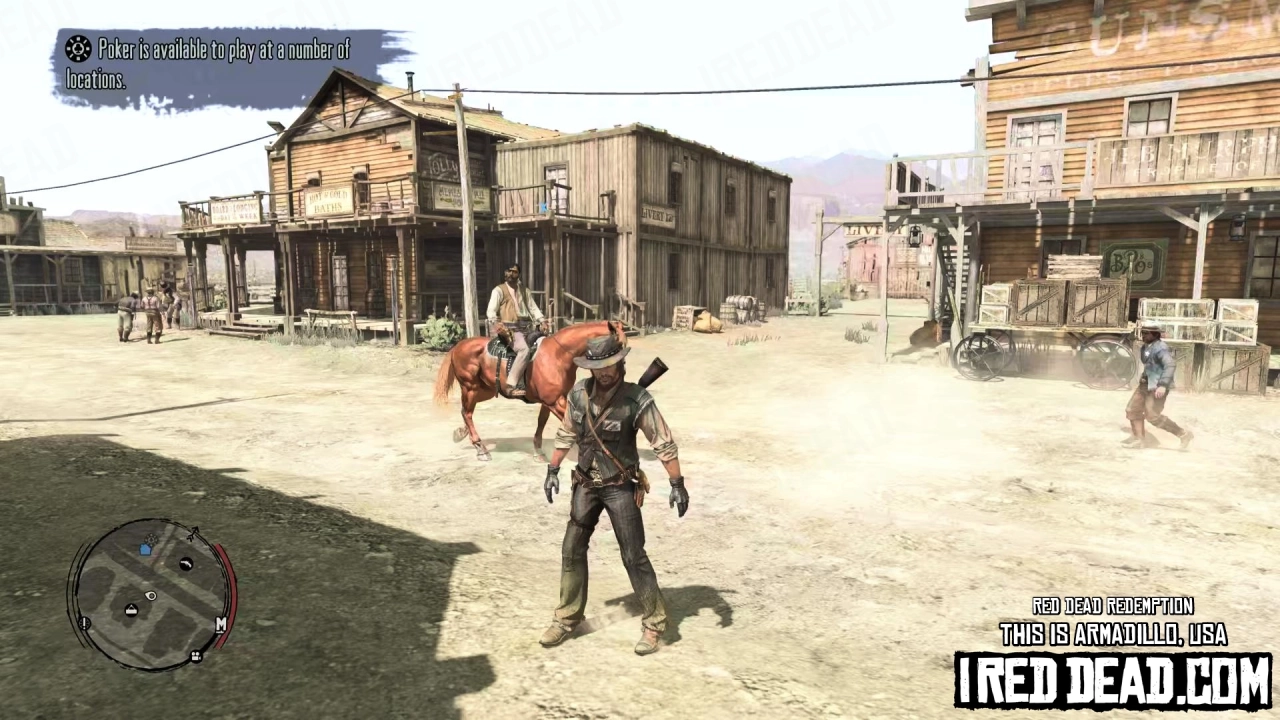Open the IREDDEAD.COM watermark link
Image resolution: width=1280 pixels, height=720 pixels.
[x=1113, y=674]
